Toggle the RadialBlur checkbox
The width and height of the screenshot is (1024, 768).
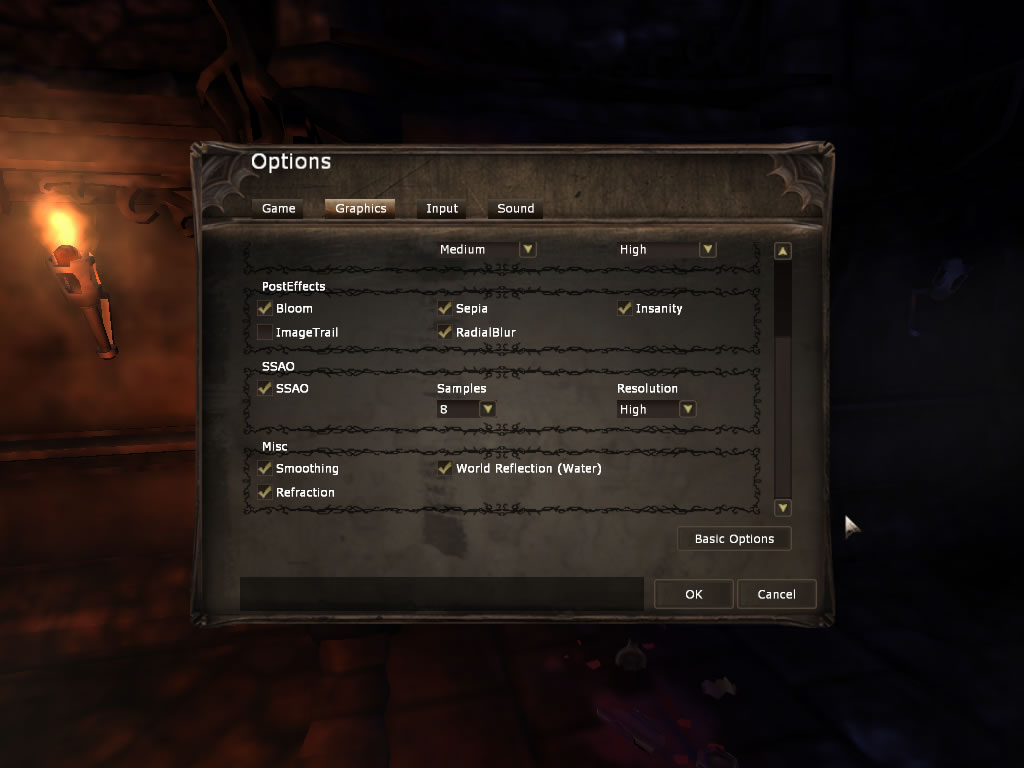445,332
